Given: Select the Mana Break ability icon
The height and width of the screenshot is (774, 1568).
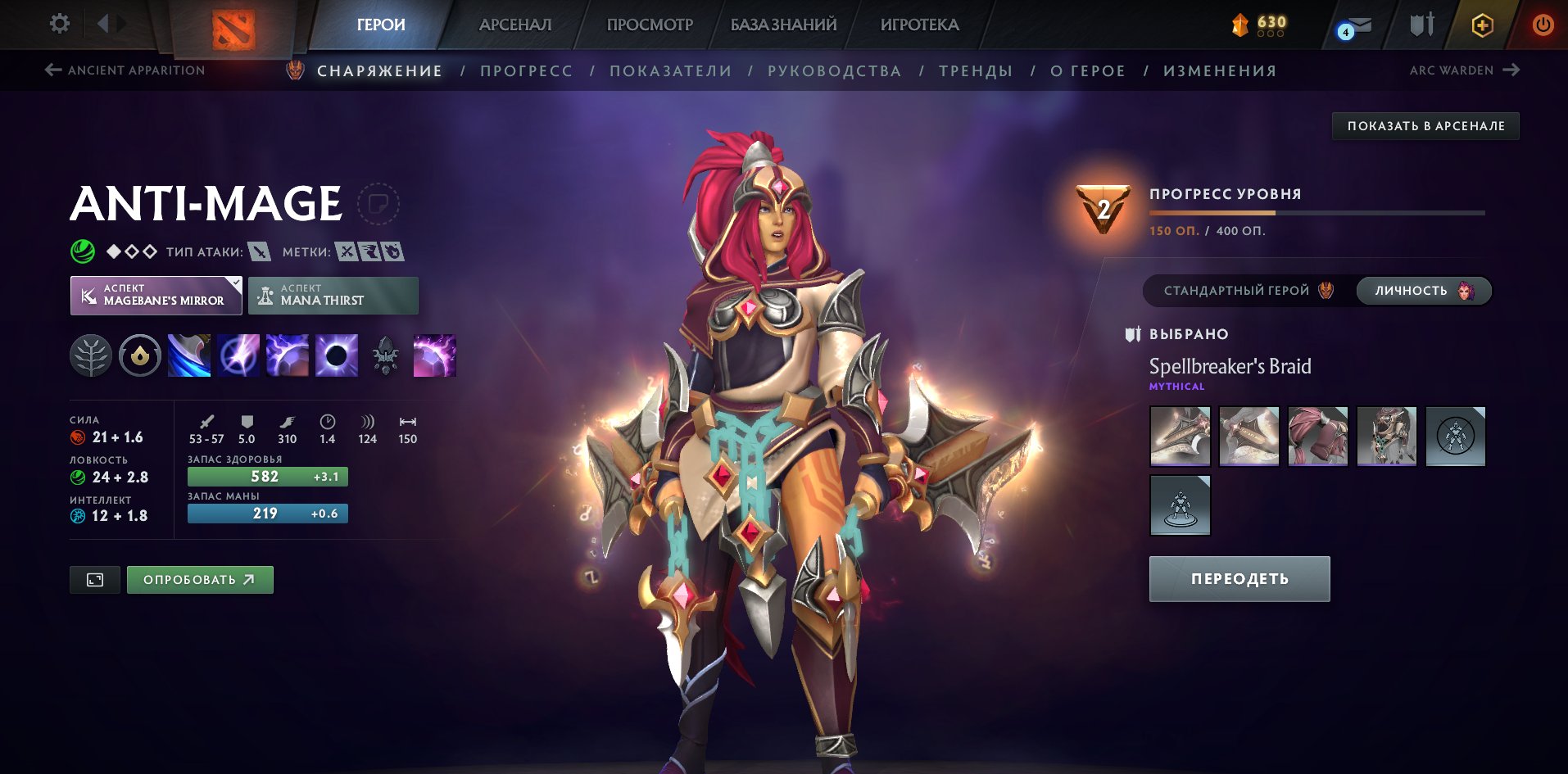Looking at the screenshot, I should [x=188, y=355].
